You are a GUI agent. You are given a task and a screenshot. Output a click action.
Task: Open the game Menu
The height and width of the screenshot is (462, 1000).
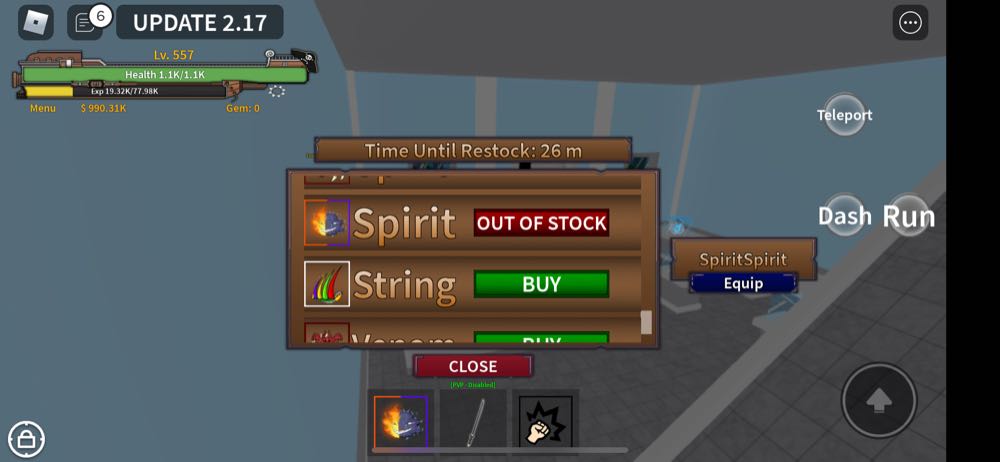(x=43, y=108)
